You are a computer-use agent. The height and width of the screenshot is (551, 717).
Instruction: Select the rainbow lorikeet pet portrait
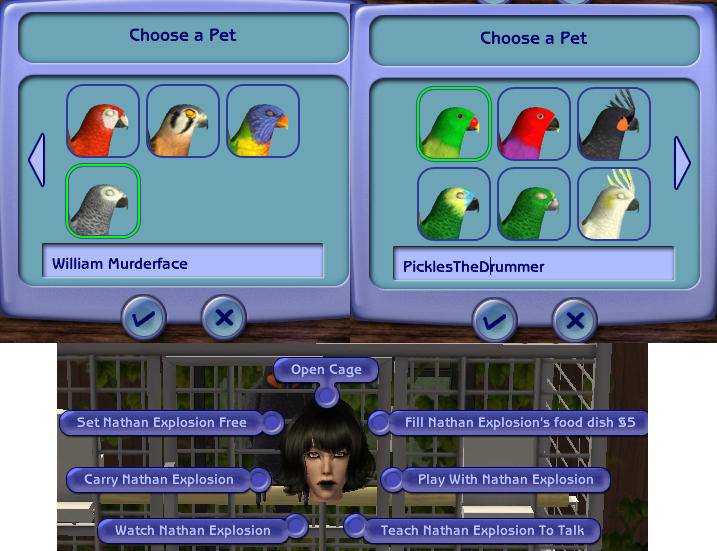point(263,121)
